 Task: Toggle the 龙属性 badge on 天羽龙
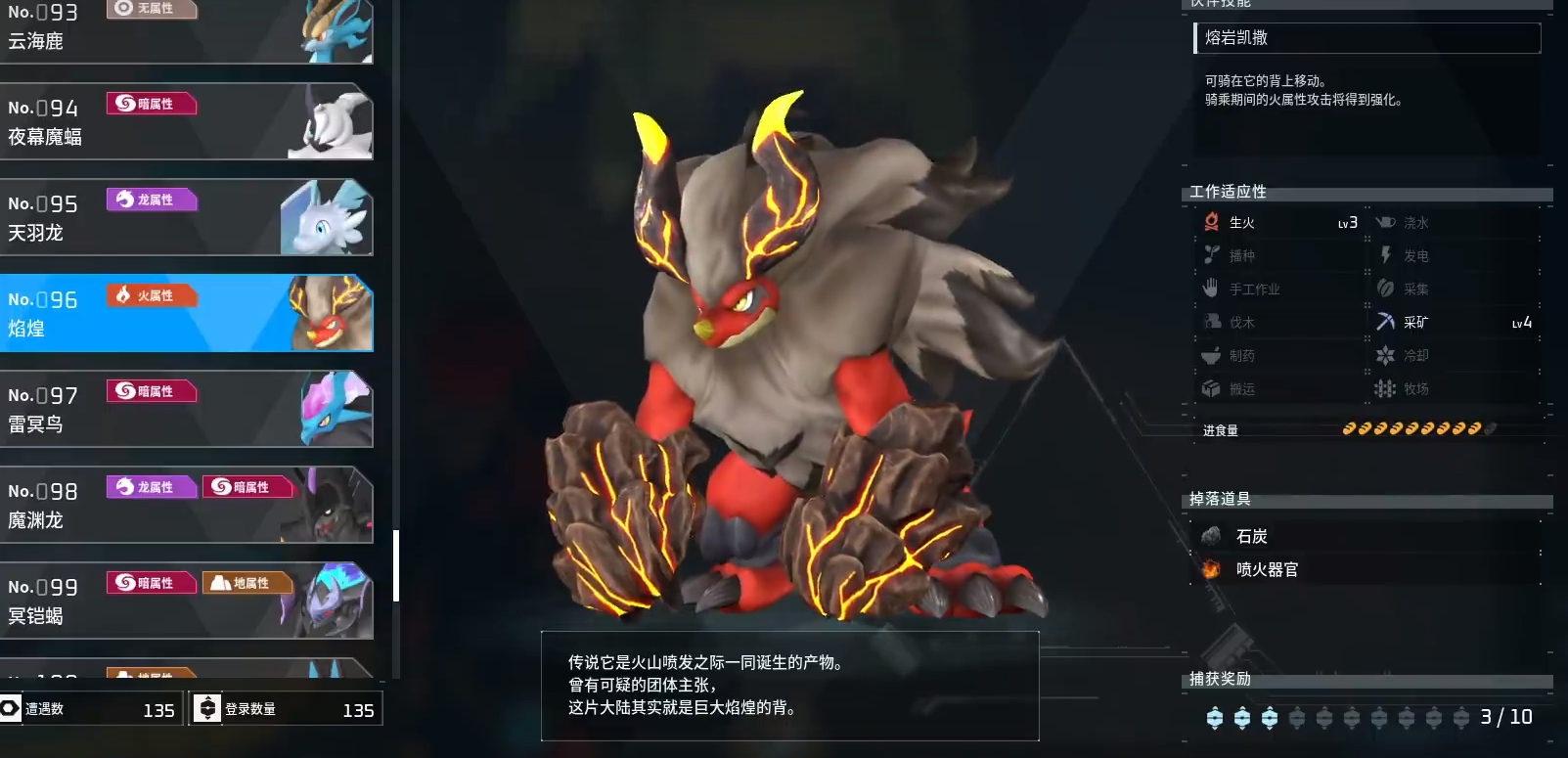(153, 199)
